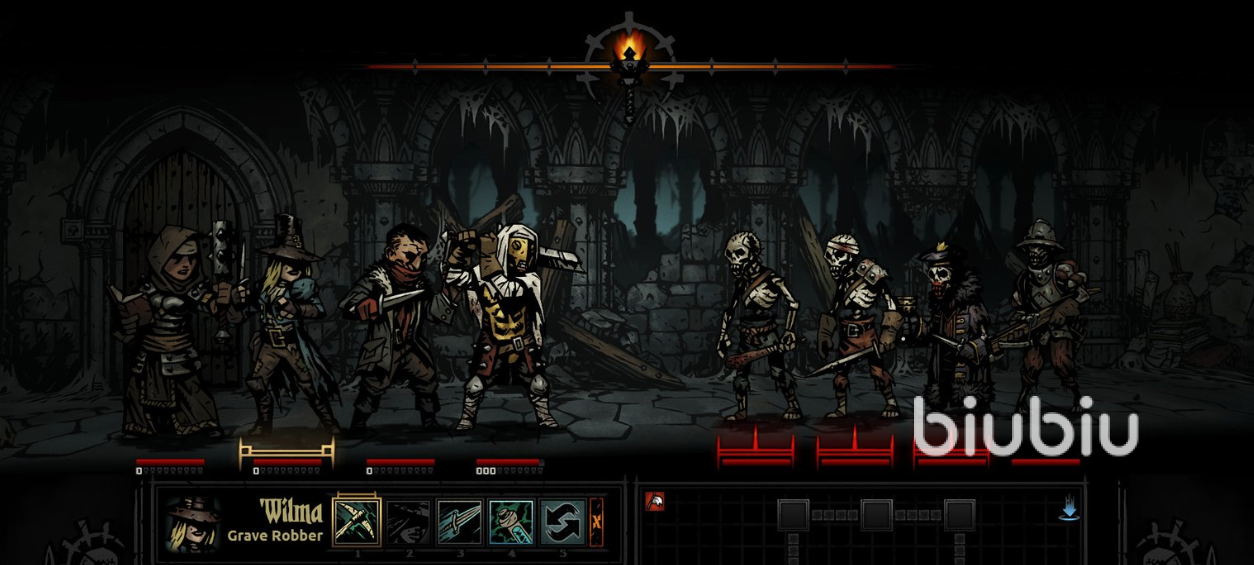
Task: Retreat using the red flag icon
Action: tap(655, 502)
